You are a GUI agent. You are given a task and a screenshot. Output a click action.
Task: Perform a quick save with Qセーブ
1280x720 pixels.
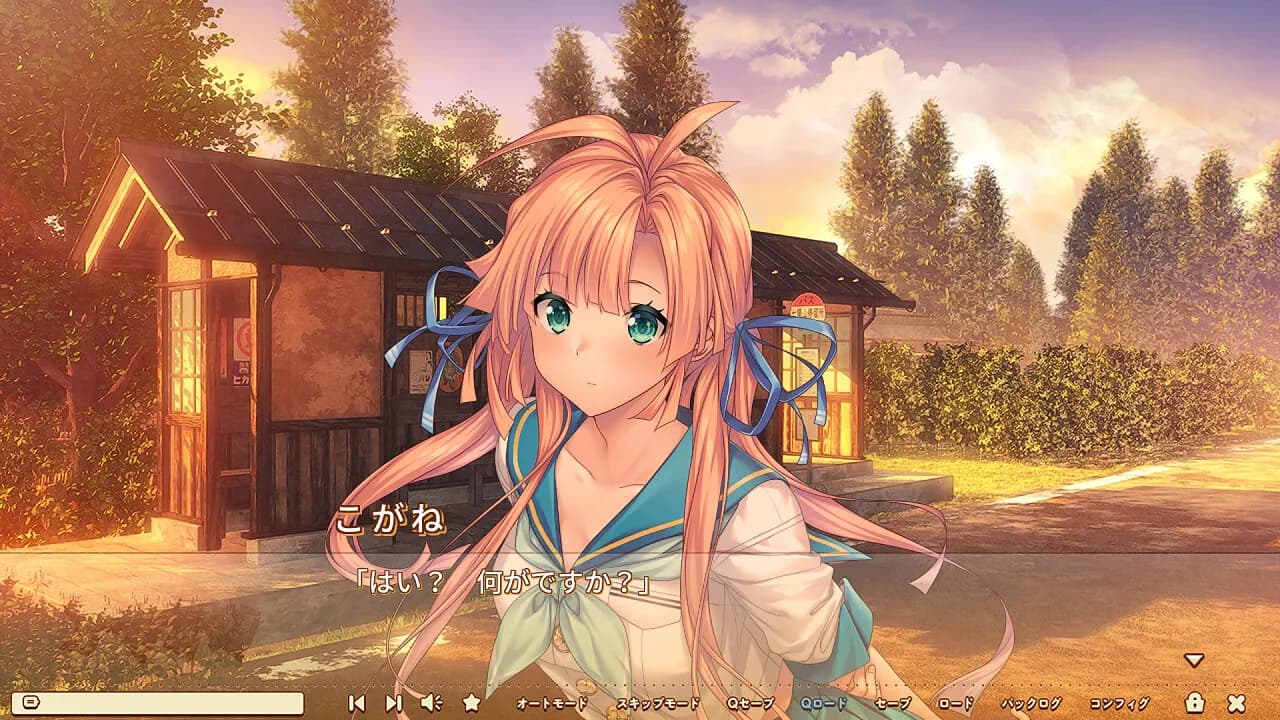[750, 704]
